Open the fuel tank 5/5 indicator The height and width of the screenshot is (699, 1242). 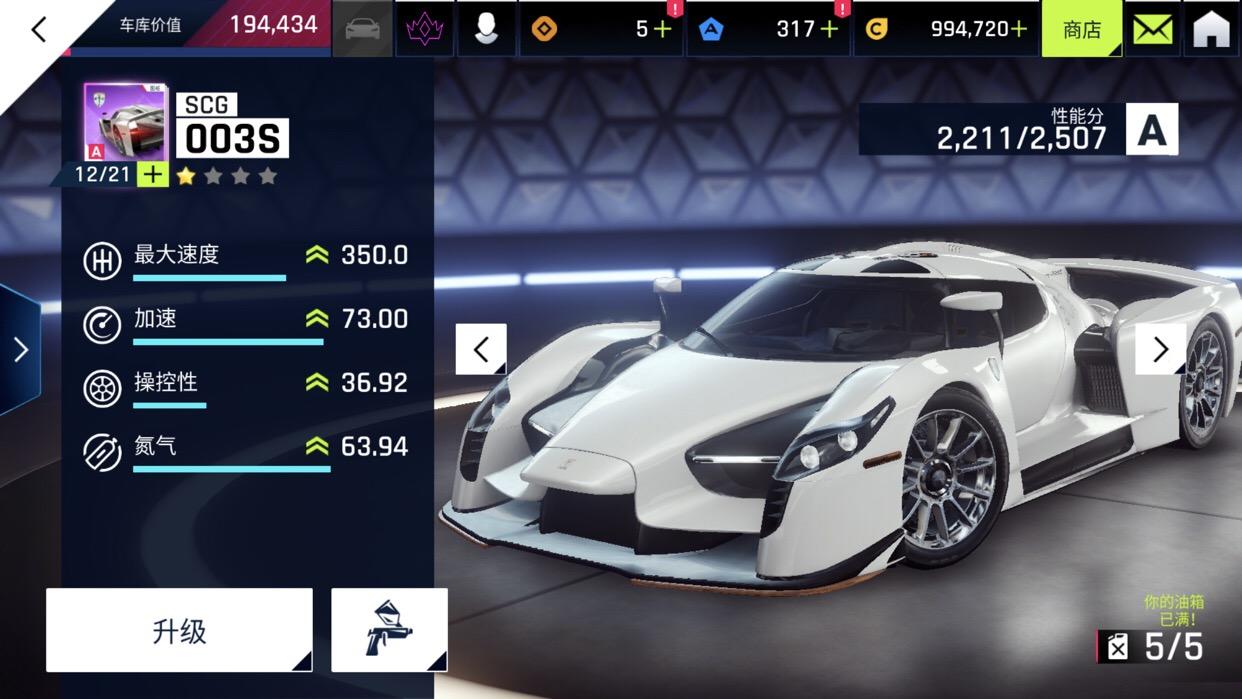pos(1151,647)
